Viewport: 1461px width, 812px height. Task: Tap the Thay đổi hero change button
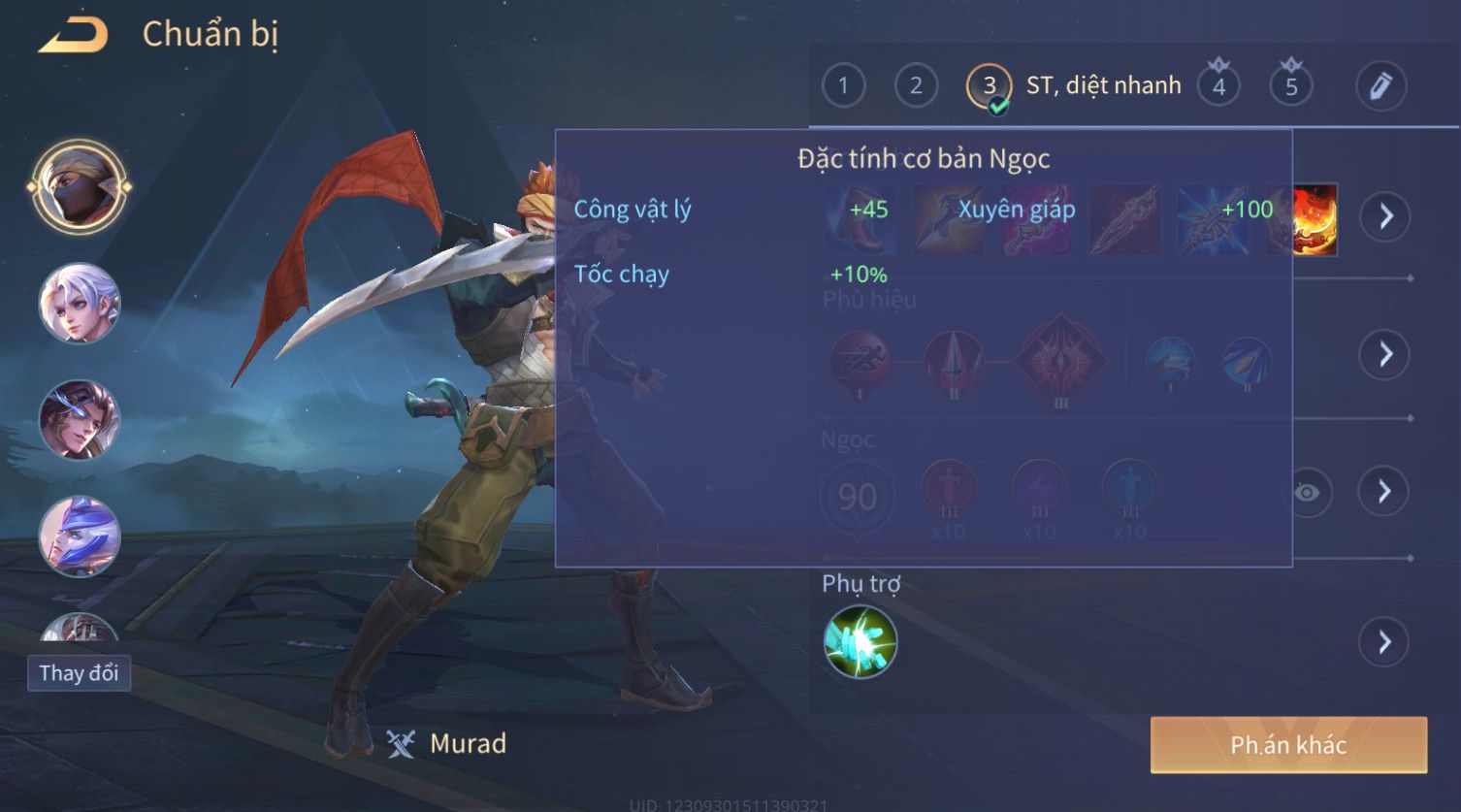[x=79, y=673]
